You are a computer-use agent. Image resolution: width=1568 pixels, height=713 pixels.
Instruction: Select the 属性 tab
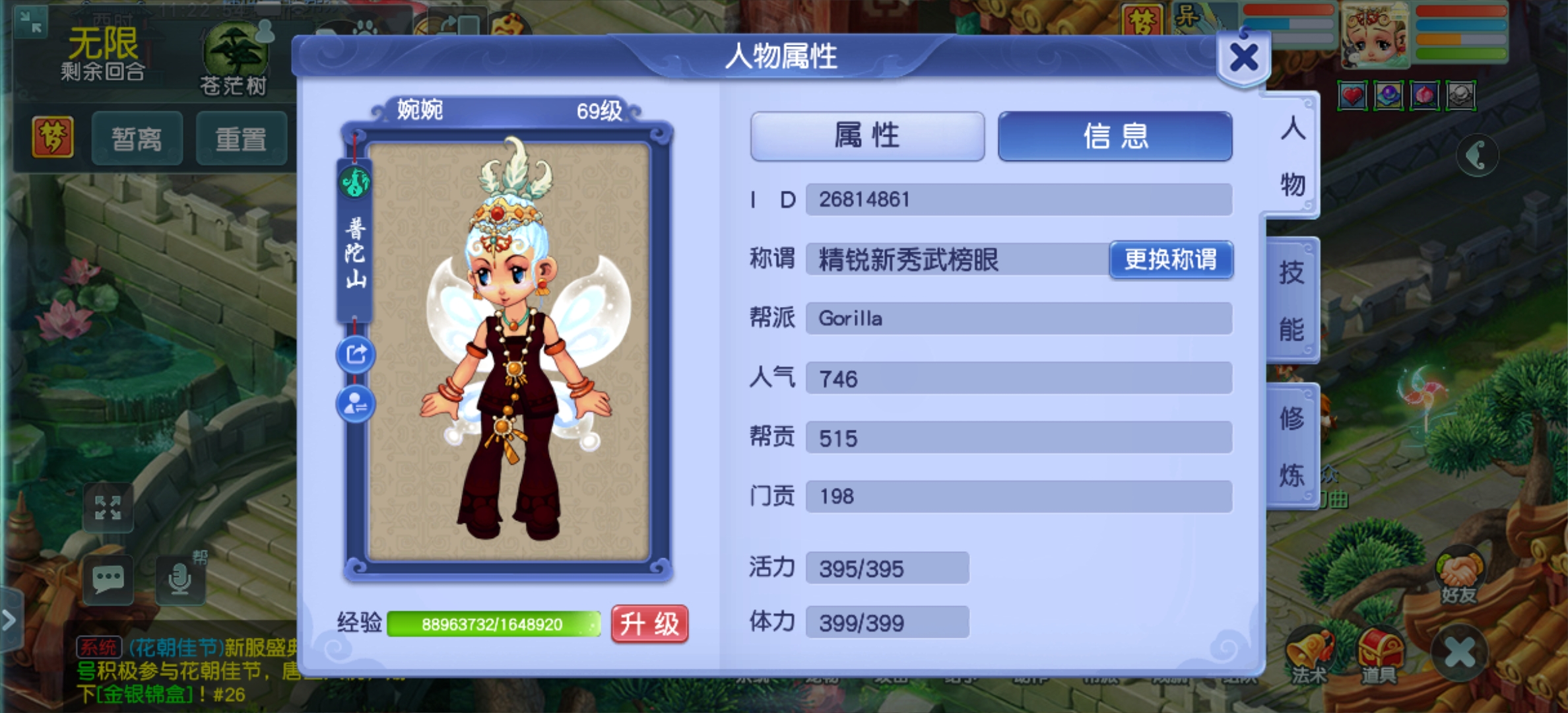point(866,136)
